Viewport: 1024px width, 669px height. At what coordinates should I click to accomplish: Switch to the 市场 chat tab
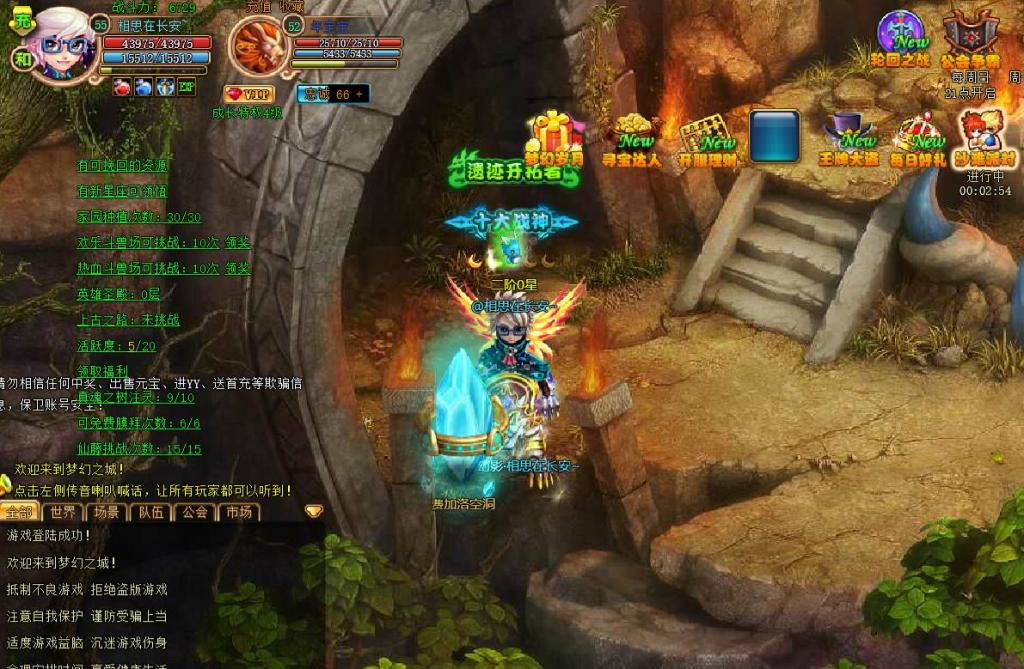(238, 512)
